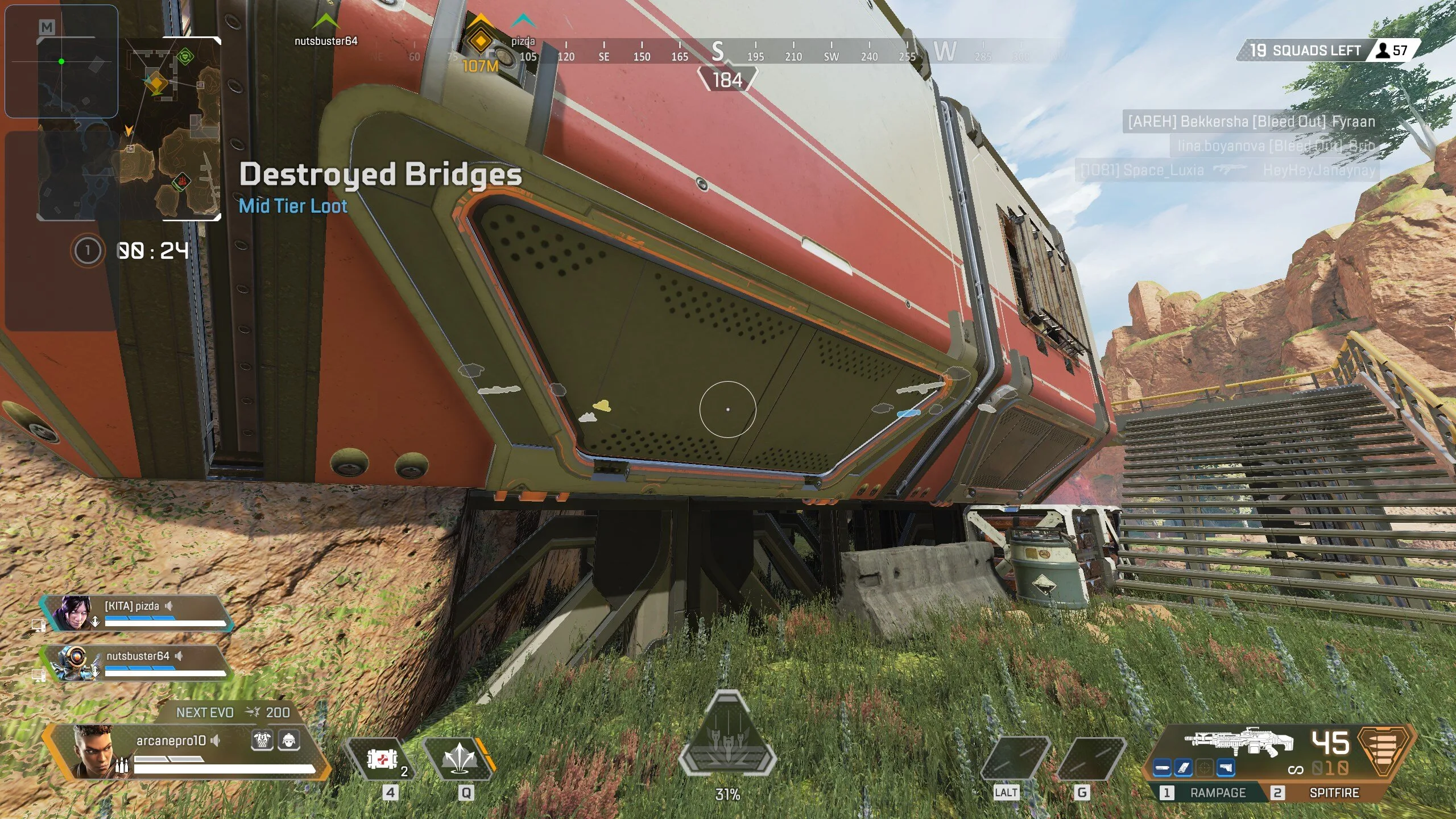The height and width of the screenshot is (819, 1456).
Task: Click the chest armor upgrade icon
Action: (262, 740)
